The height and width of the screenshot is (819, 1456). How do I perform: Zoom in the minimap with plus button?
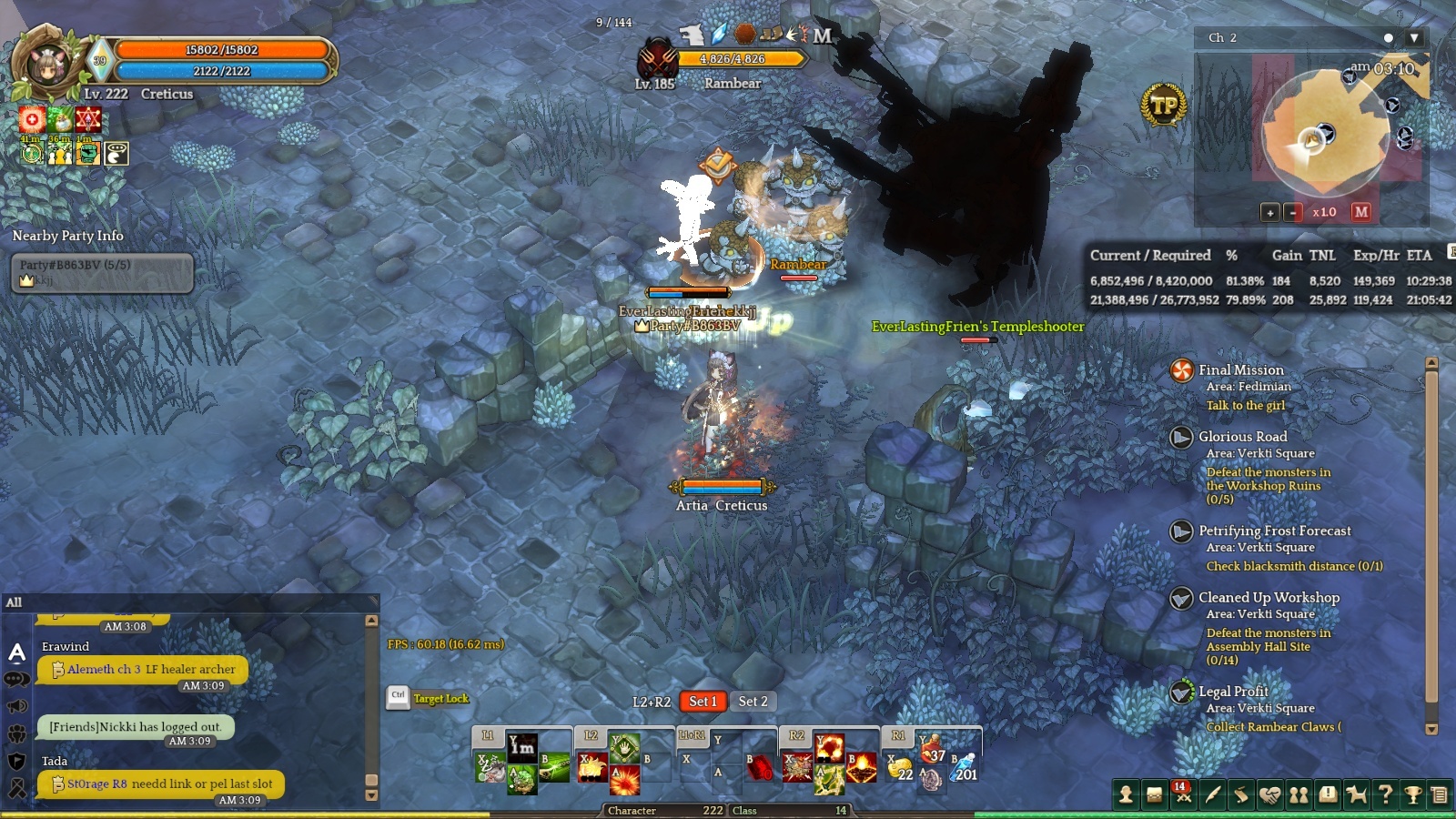click(x=1270, y=212)
